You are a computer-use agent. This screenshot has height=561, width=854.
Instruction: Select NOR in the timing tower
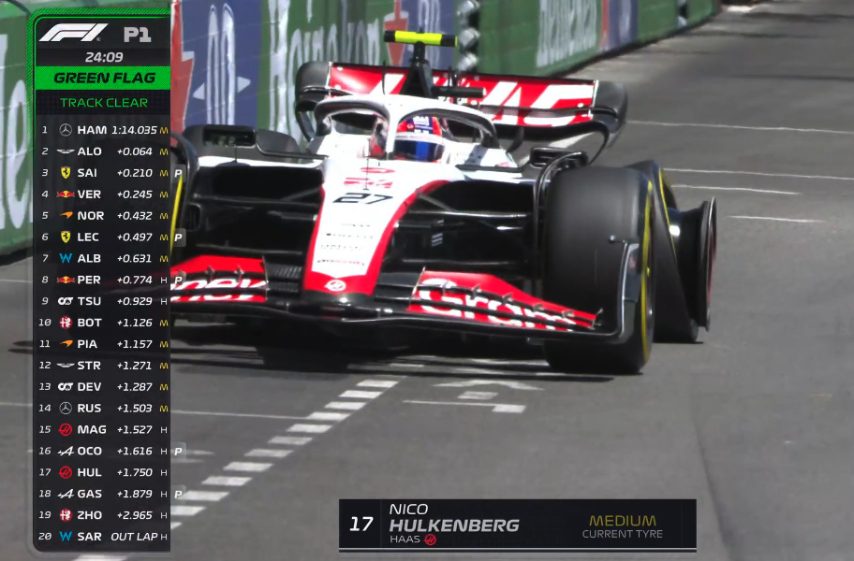coord(102,215)
